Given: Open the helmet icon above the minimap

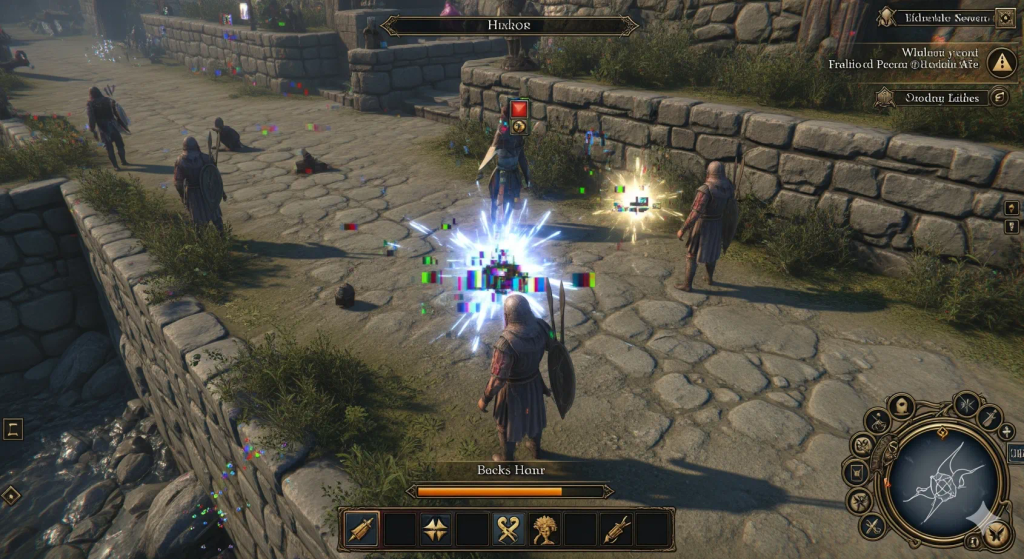Looking at the screenshot, I should click(900, 406).
